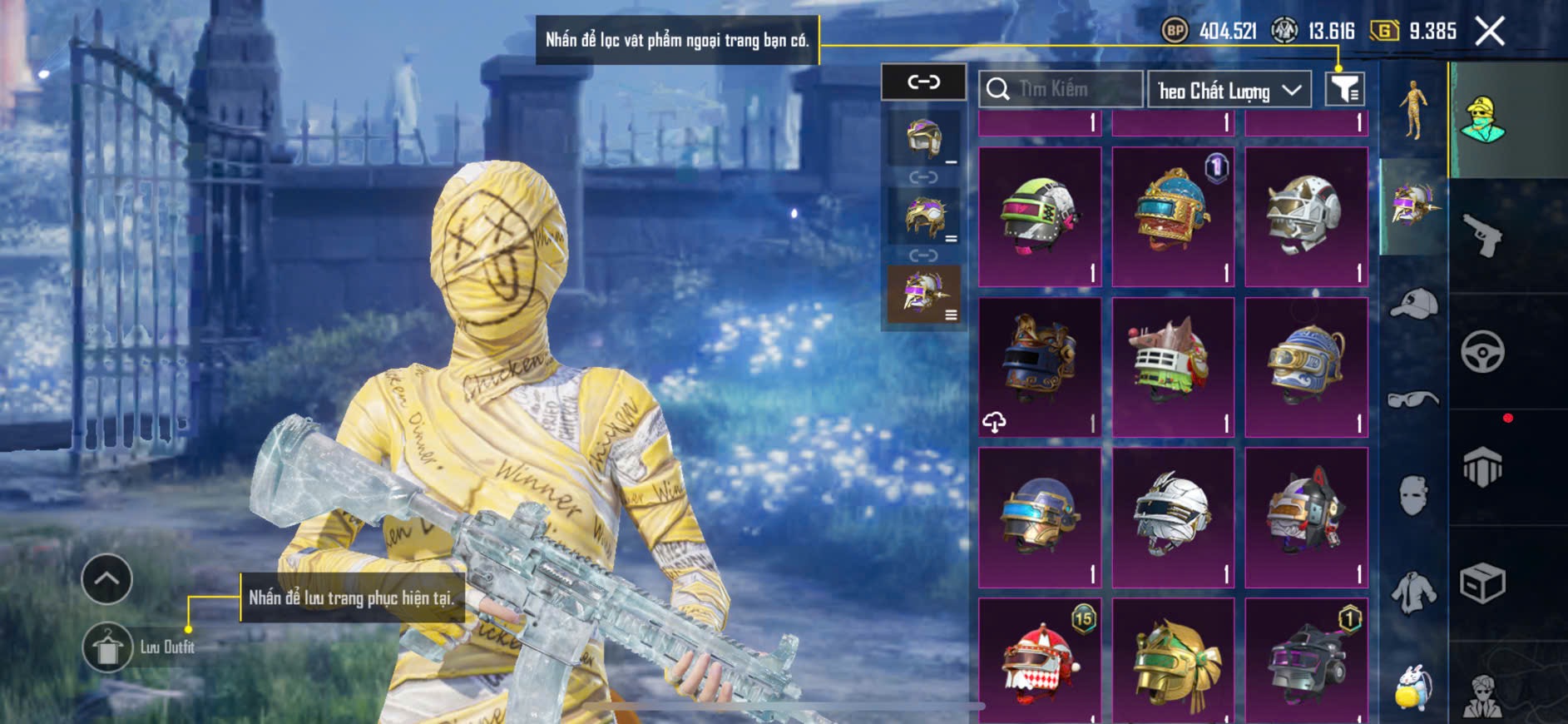Open the face mask category
Viewport: 1568px width, 724px height.
click(x=1413, y=494)
